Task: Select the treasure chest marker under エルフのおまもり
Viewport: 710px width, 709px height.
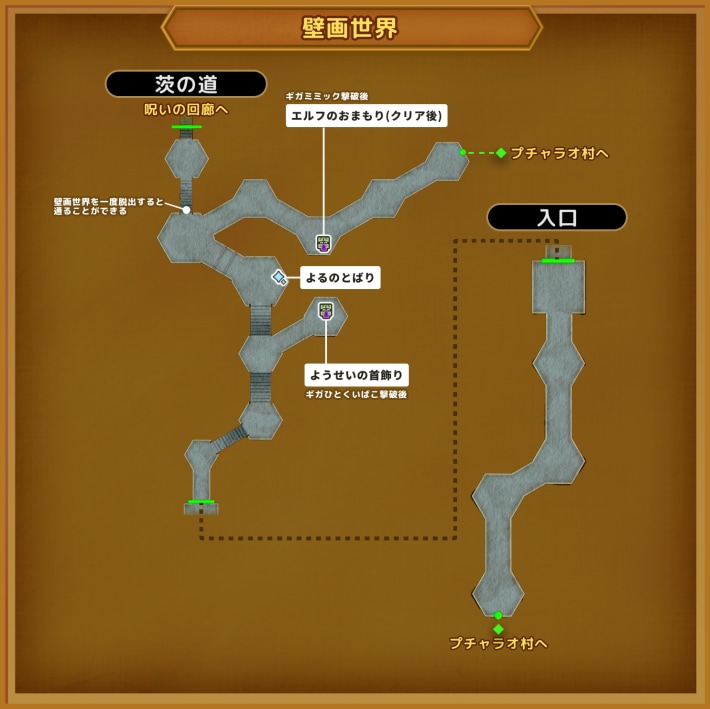Action: (323, 243)
